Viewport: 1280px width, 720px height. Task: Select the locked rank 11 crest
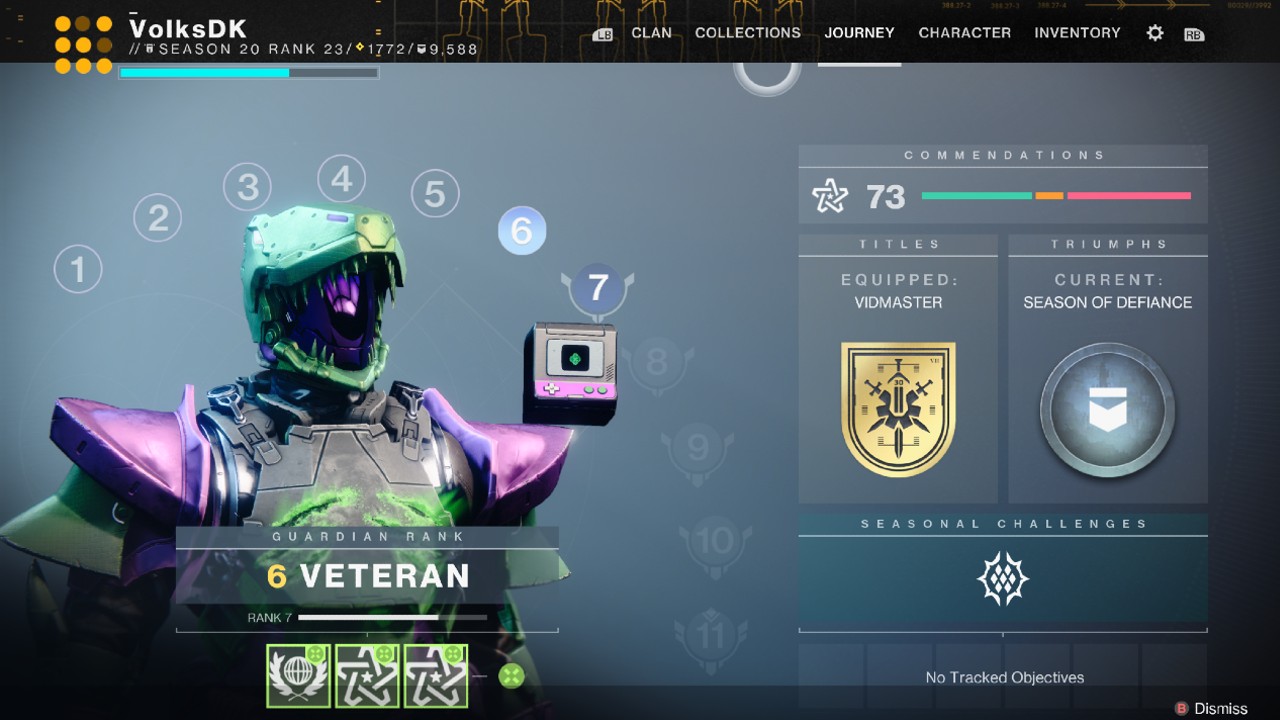tap(711, 633)
